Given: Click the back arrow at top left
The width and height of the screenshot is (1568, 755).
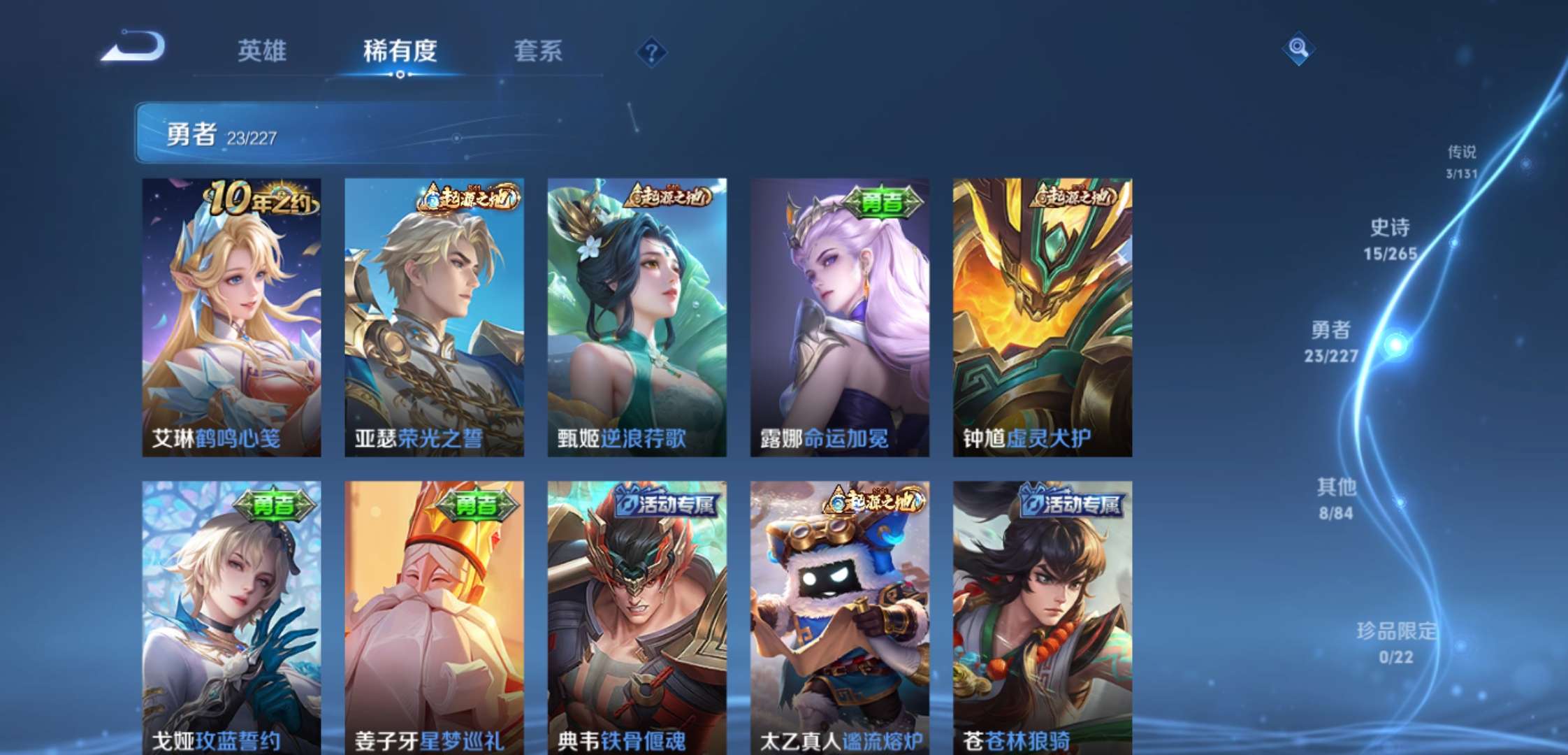Looking at the screenshot, I should click(x=129, y=47).
